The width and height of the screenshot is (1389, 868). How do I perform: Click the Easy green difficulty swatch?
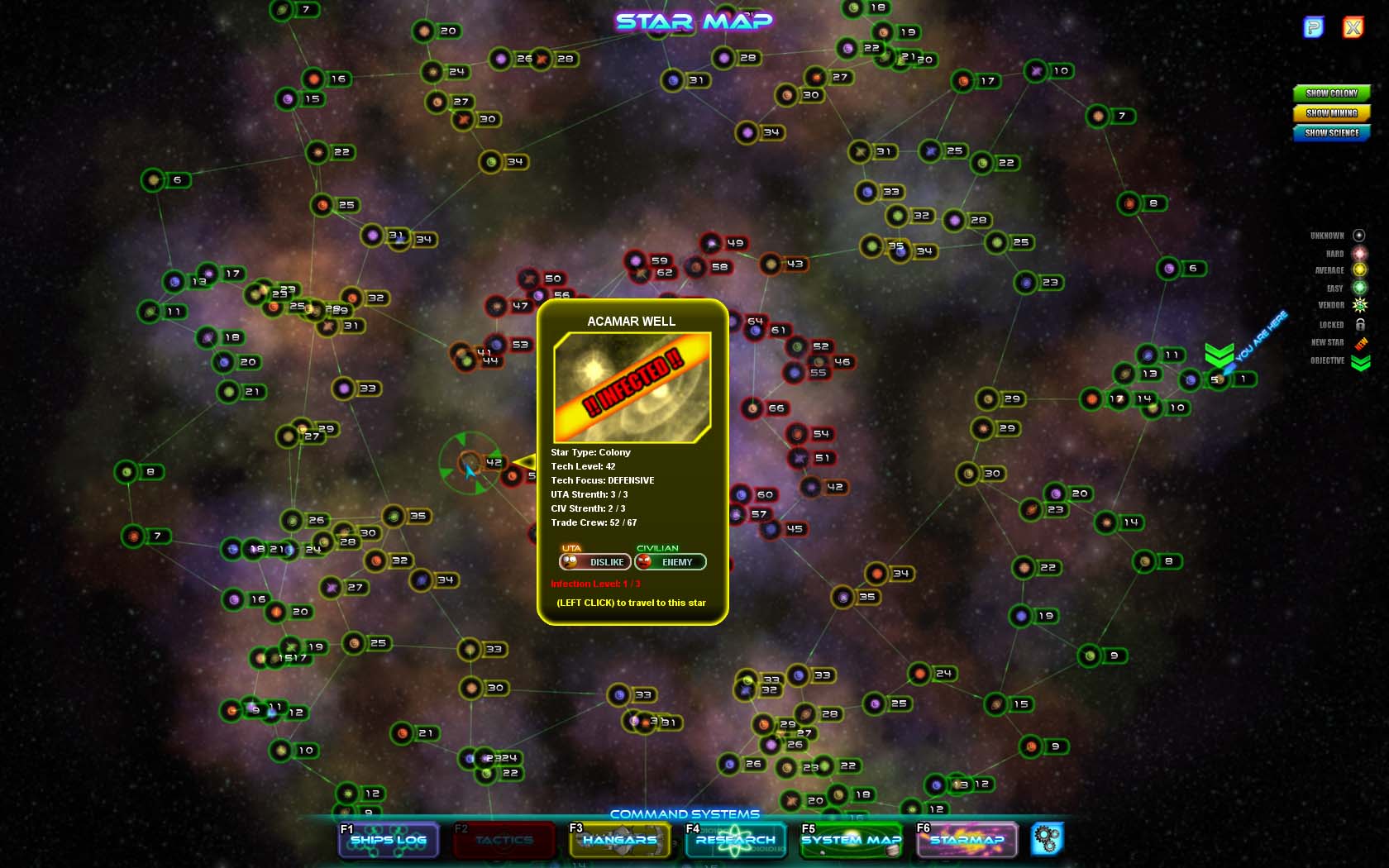[1360, 288]
